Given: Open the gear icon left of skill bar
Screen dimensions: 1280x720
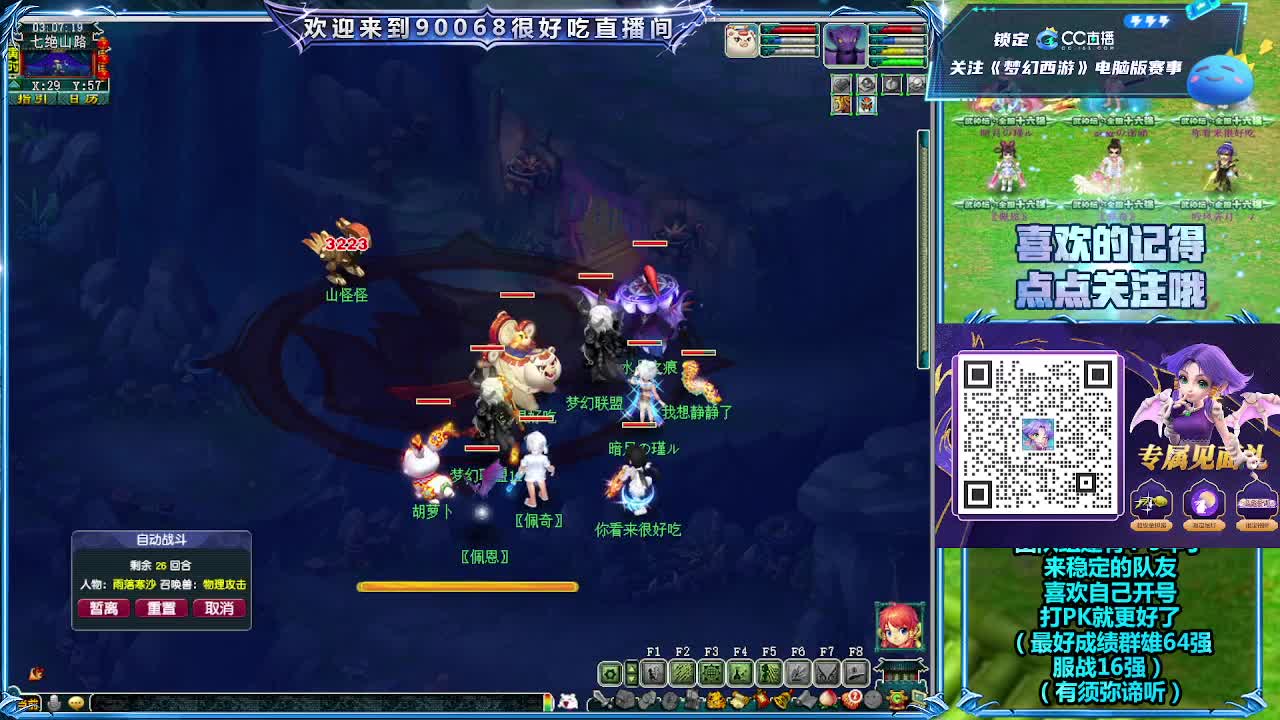Looking at the screenshot, I should [x=609, y=672].
